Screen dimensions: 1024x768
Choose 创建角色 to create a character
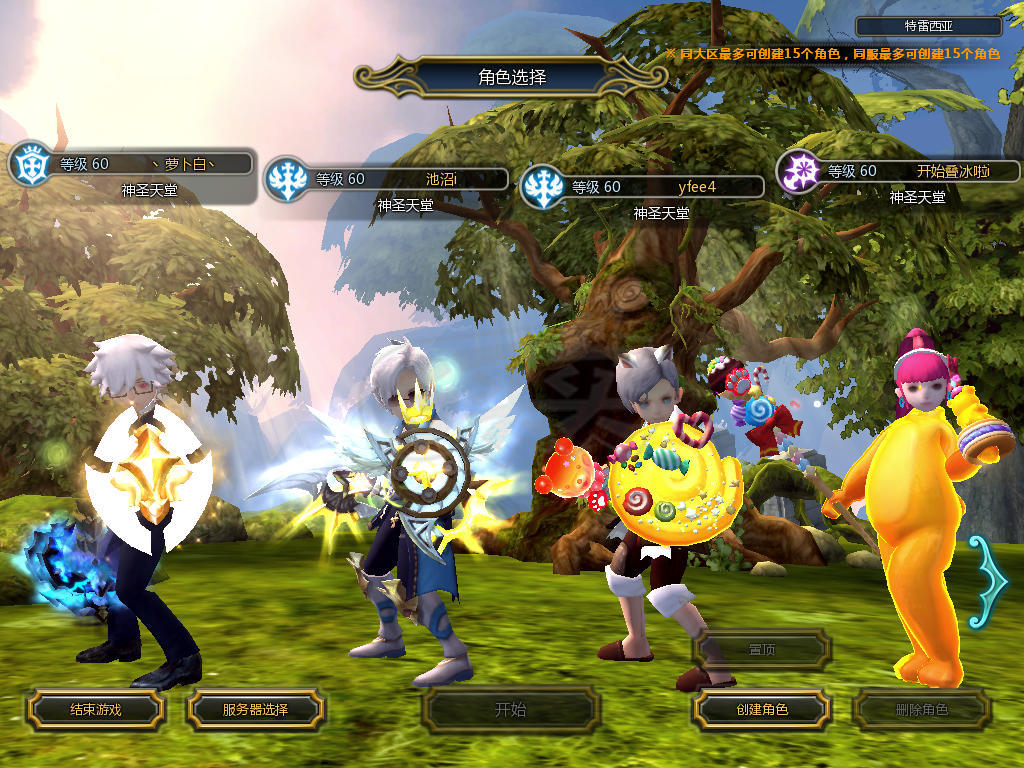point(761,710)
